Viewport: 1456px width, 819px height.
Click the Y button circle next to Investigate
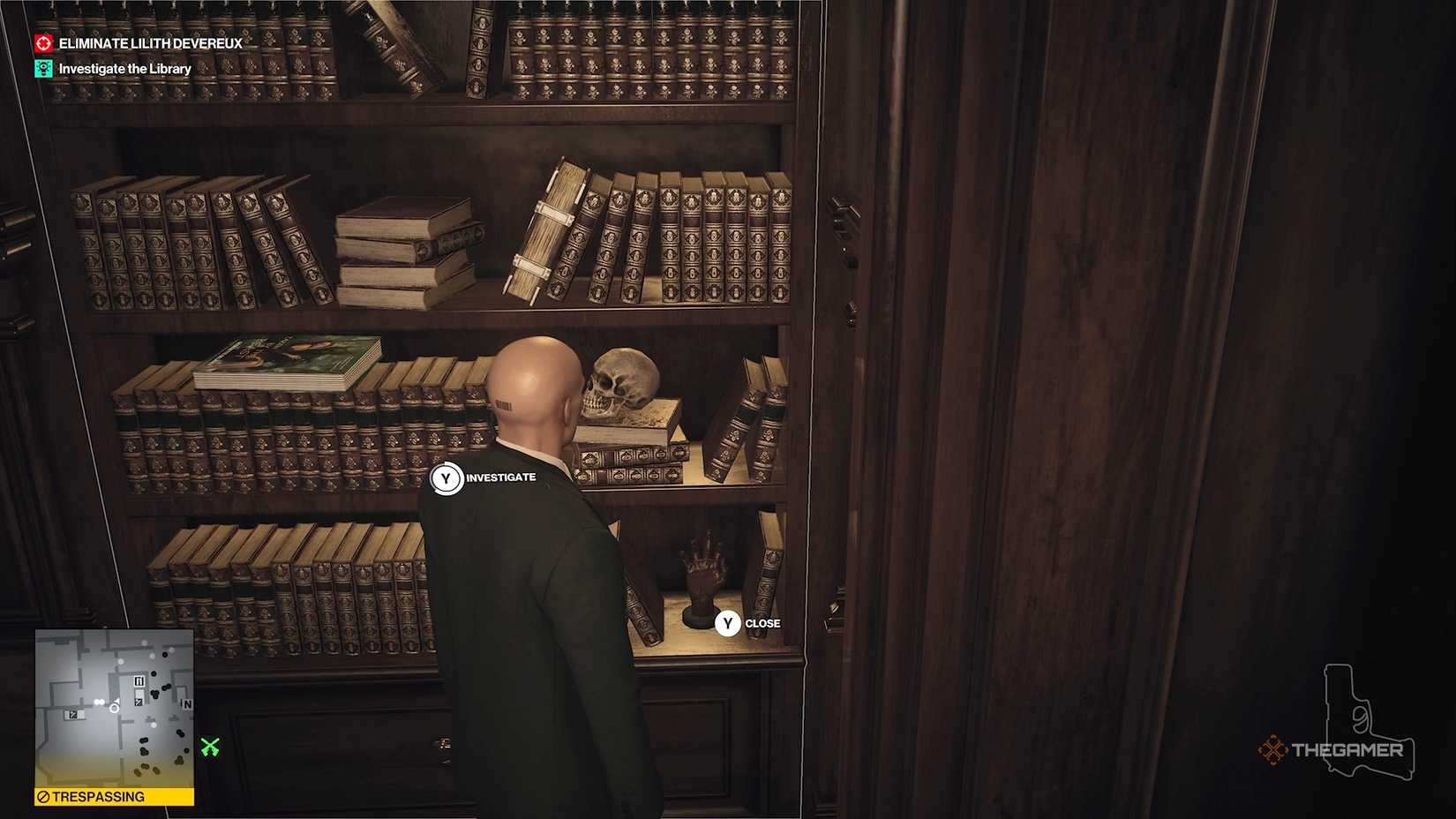[448, 477]
